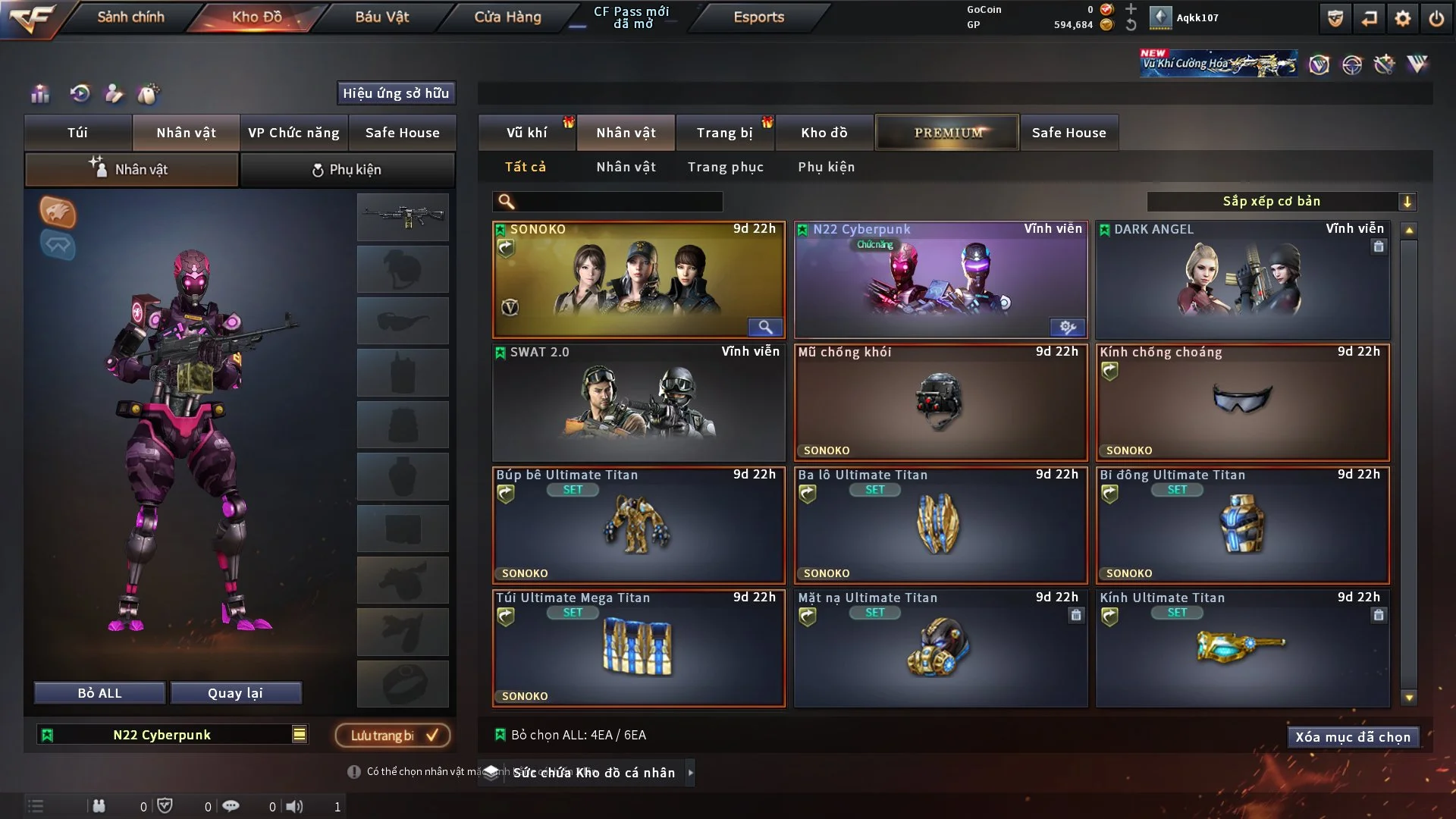
Task: Open the Sảnh chính lobby menu
Action: pos(130,17)
